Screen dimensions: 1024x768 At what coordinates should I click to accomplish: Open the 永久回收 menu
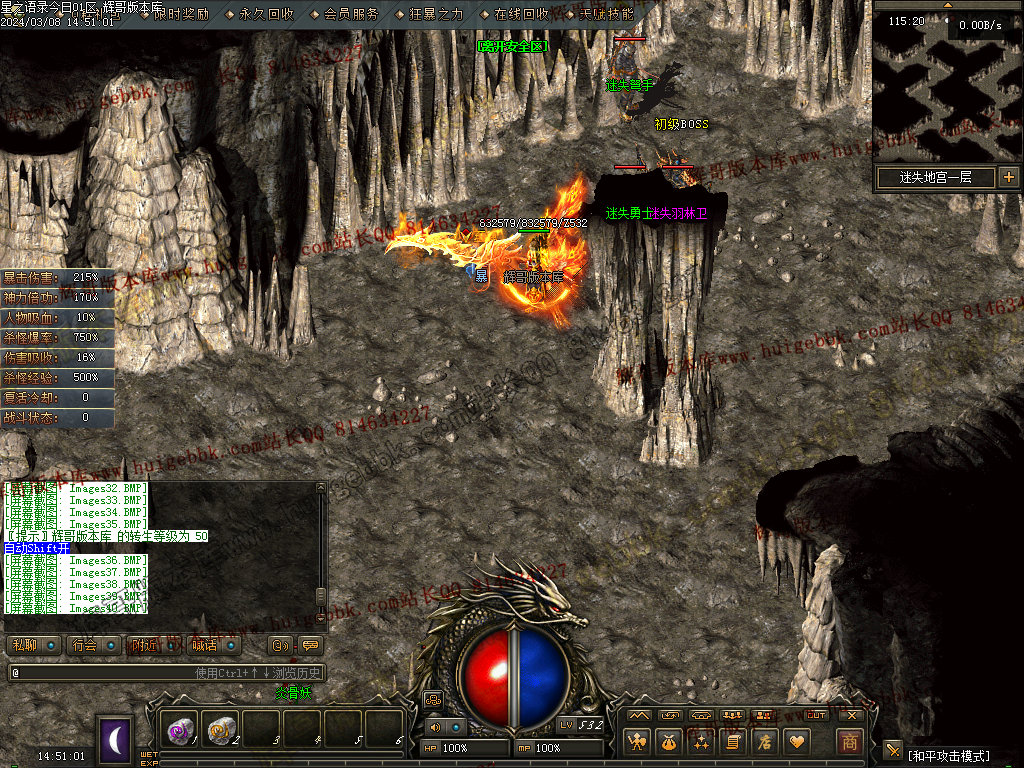coord(267,15)
